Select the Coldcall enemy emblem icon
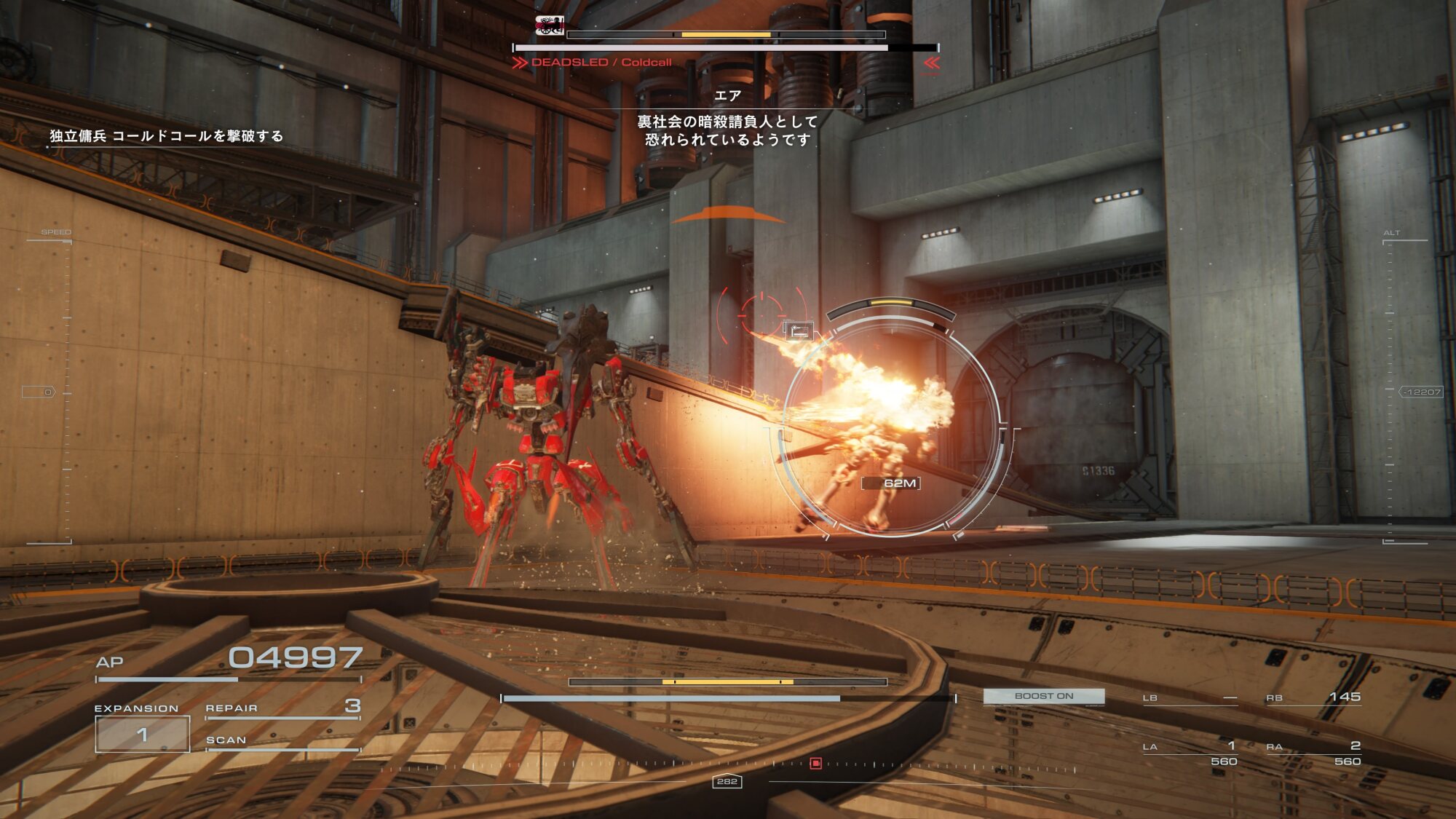1456x819 pixels. click(x=550, y=26)
